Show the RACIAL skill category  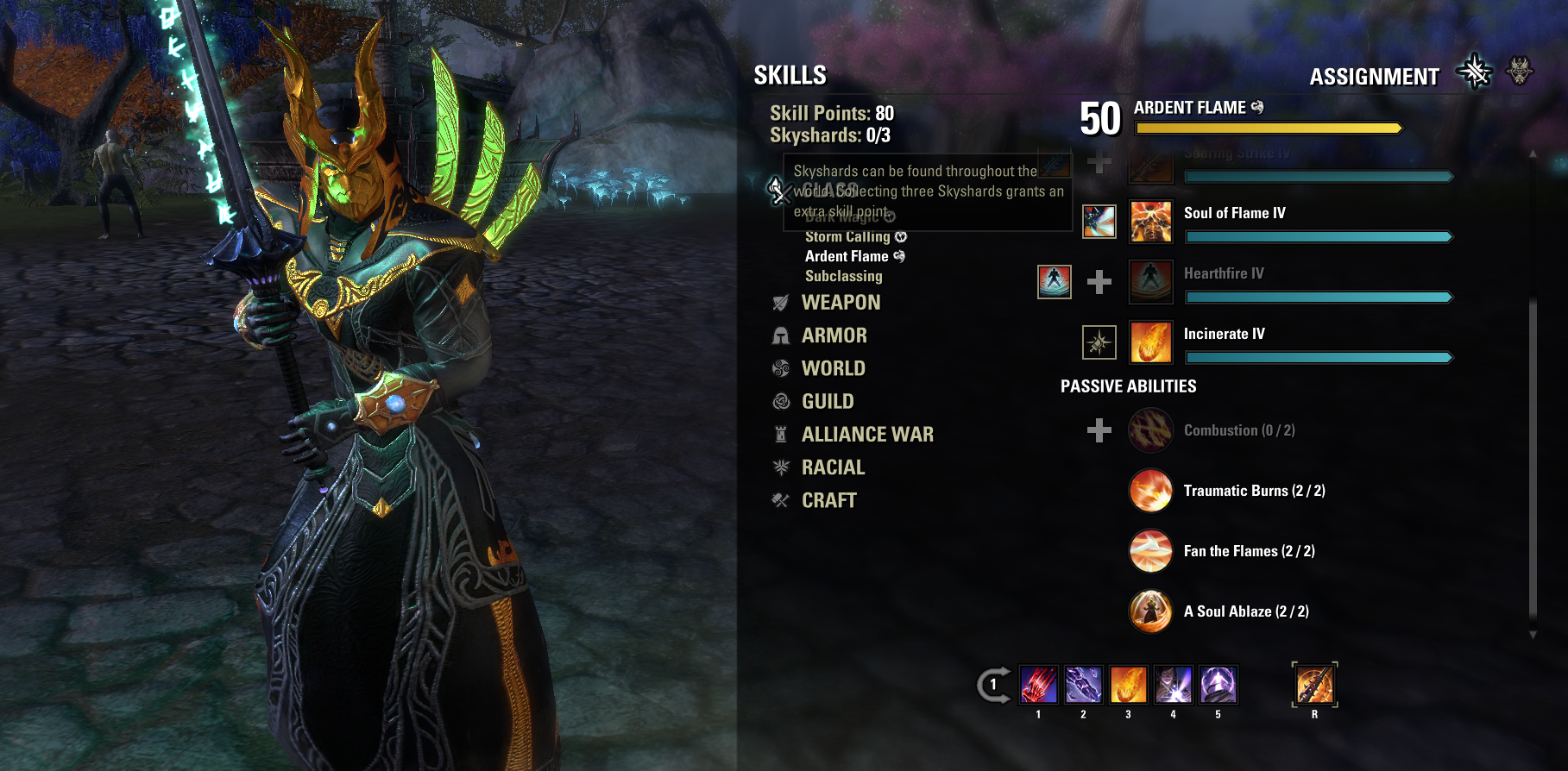click(832, 467)
